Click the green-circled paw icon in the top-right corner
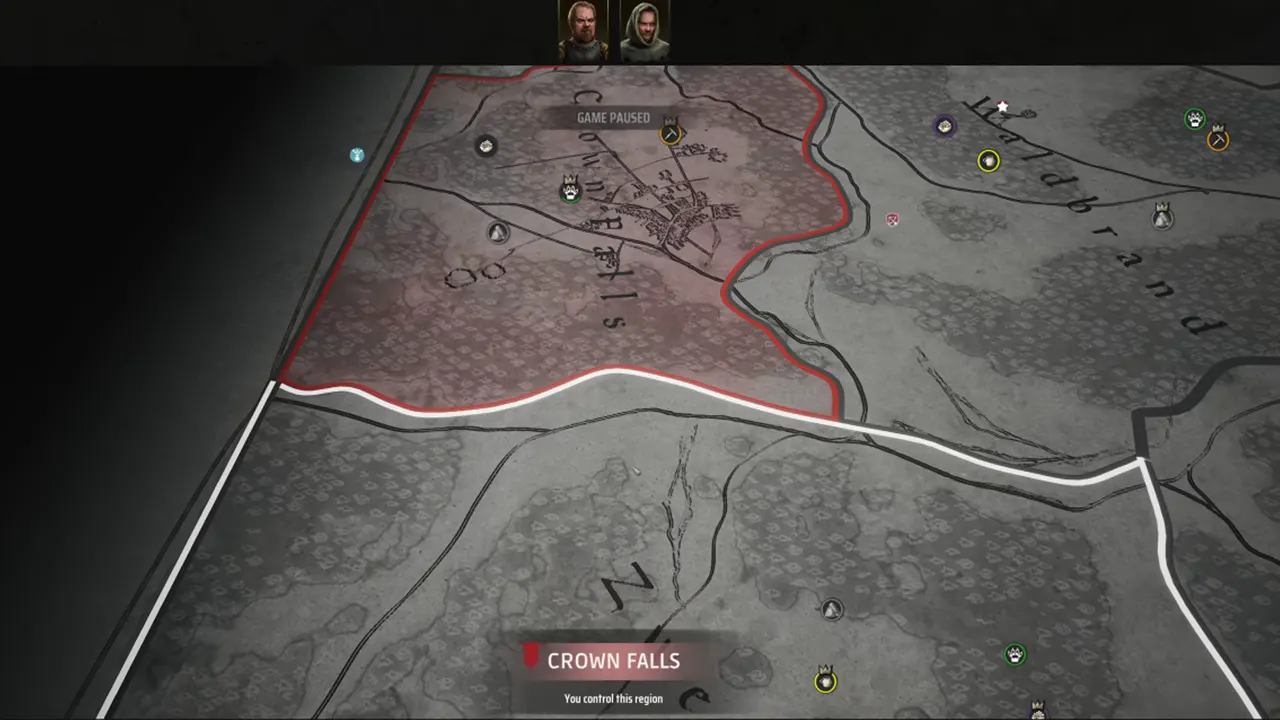 click(1194, 117)
